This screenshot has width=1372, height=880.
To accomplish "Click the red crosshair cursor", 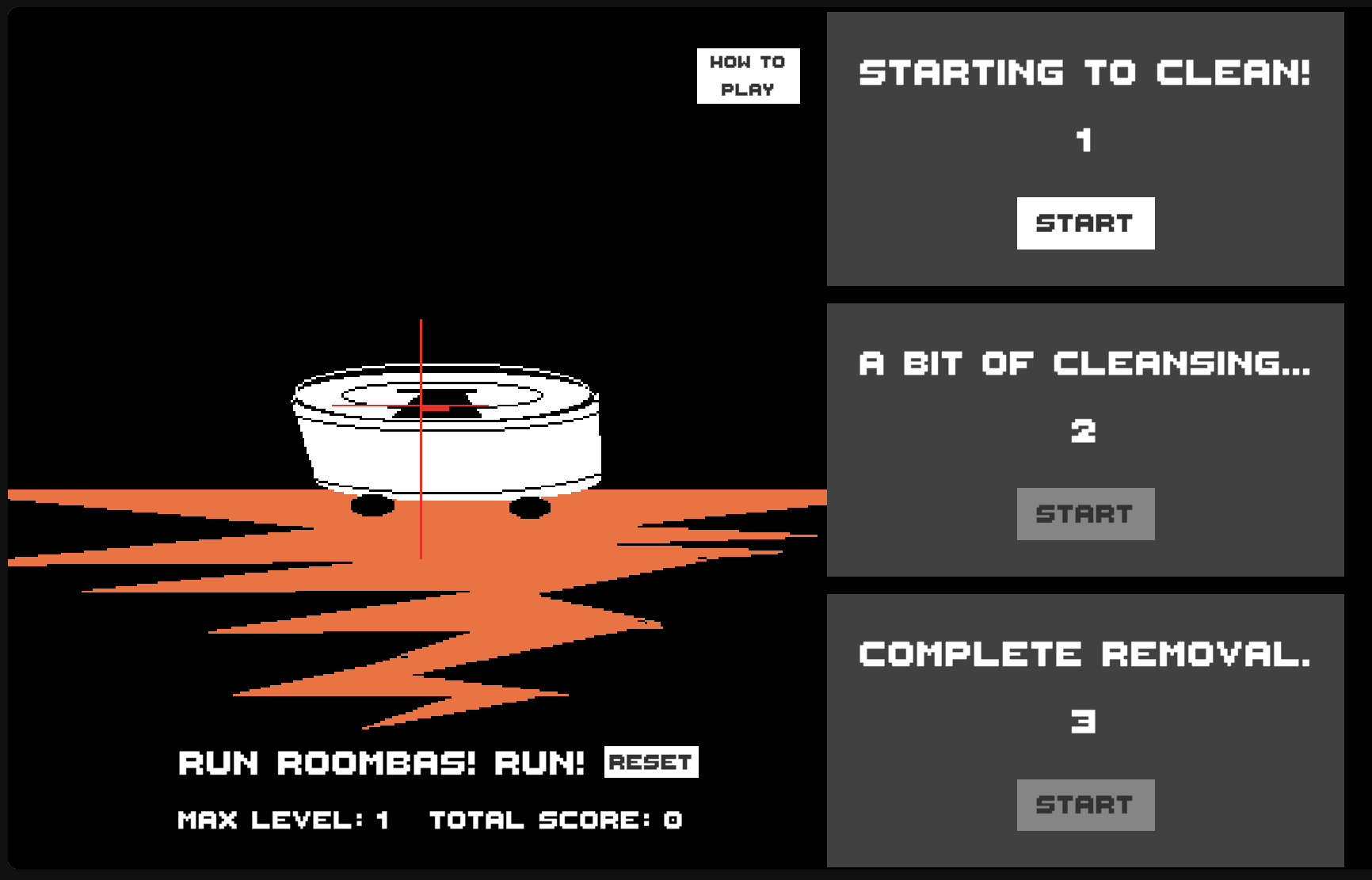I will point(420,404).
